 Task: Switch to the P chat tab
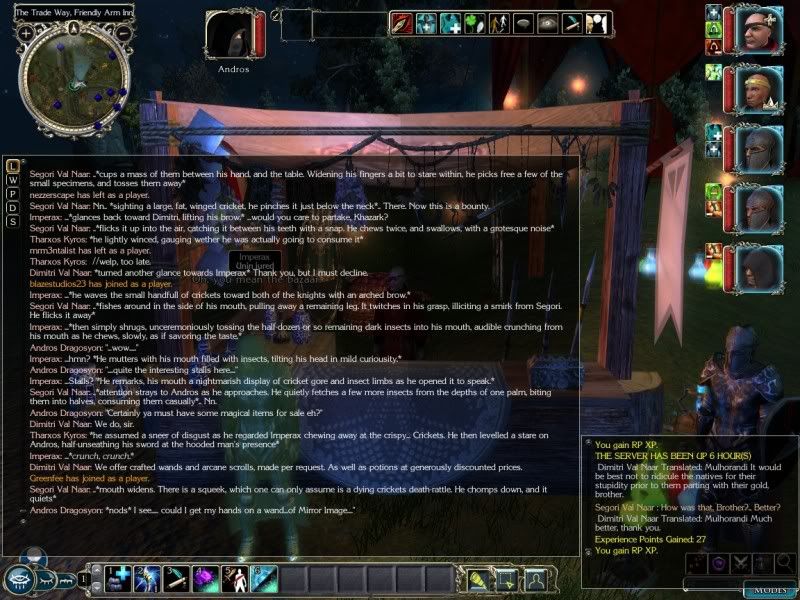(12, 193)
